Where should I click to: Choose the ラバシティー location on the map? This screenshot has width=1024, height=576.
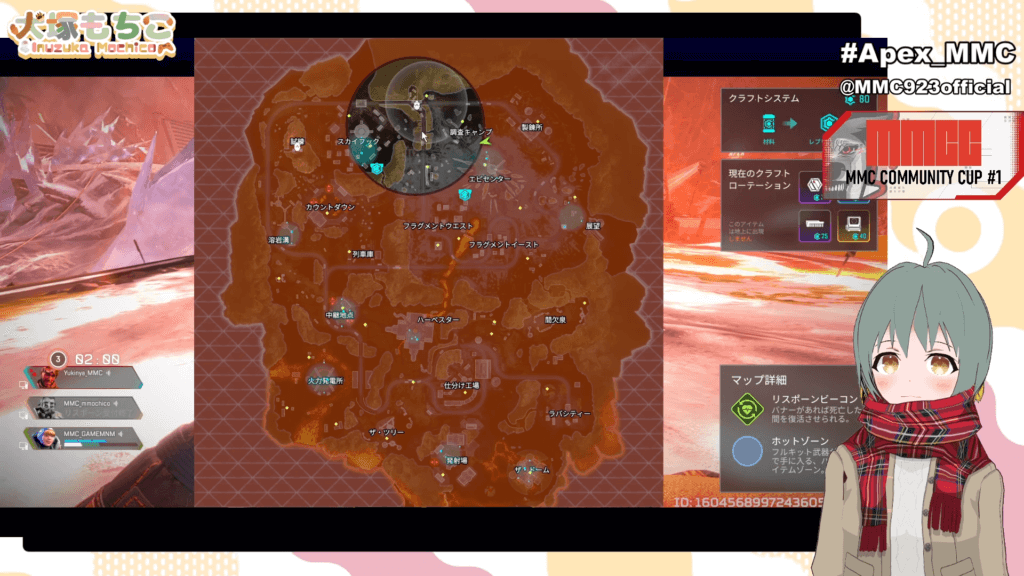[570, 413]
